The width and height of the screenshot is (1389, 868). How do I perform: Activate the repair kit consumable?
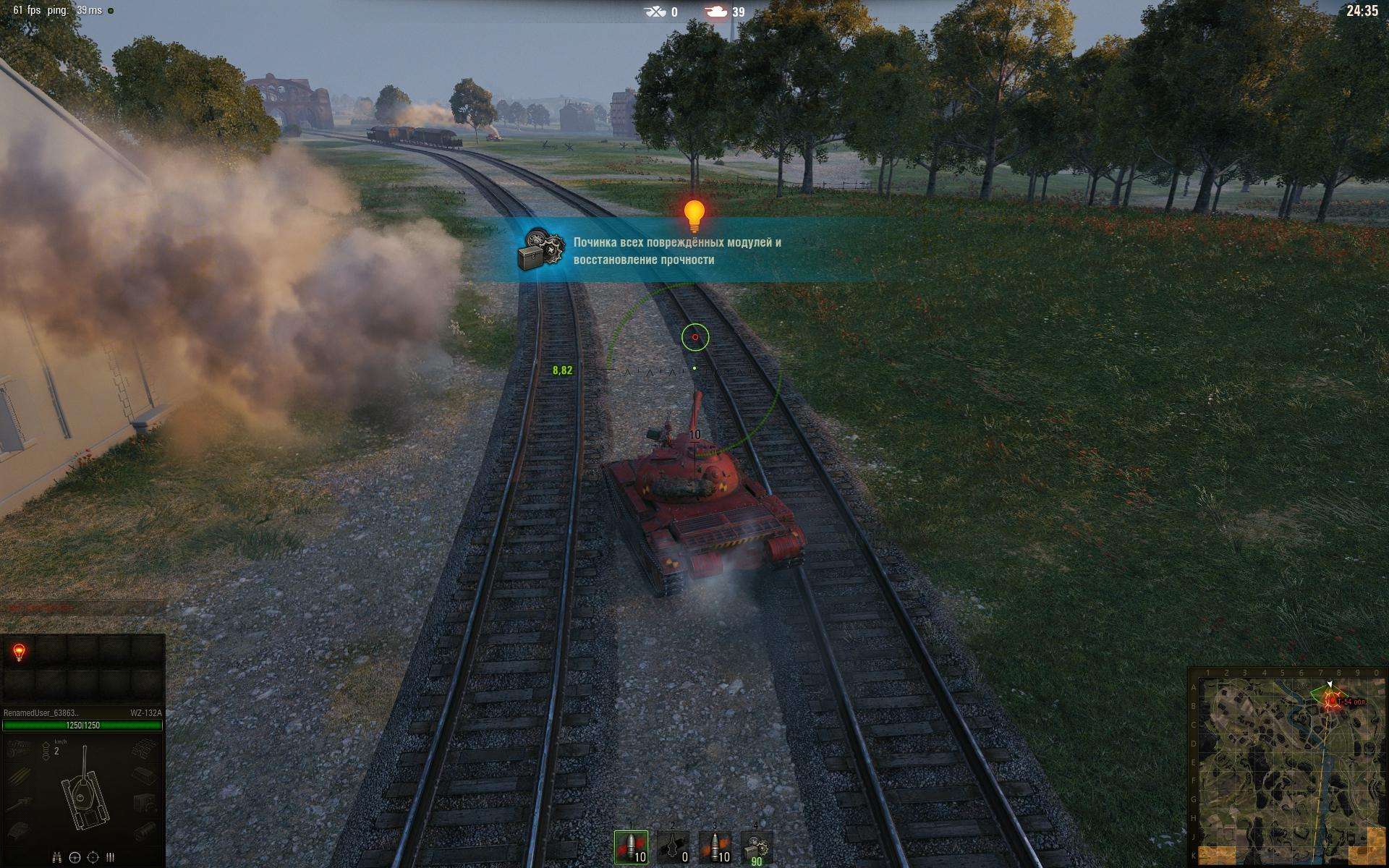pyautogui.click(x=757, y=846)
